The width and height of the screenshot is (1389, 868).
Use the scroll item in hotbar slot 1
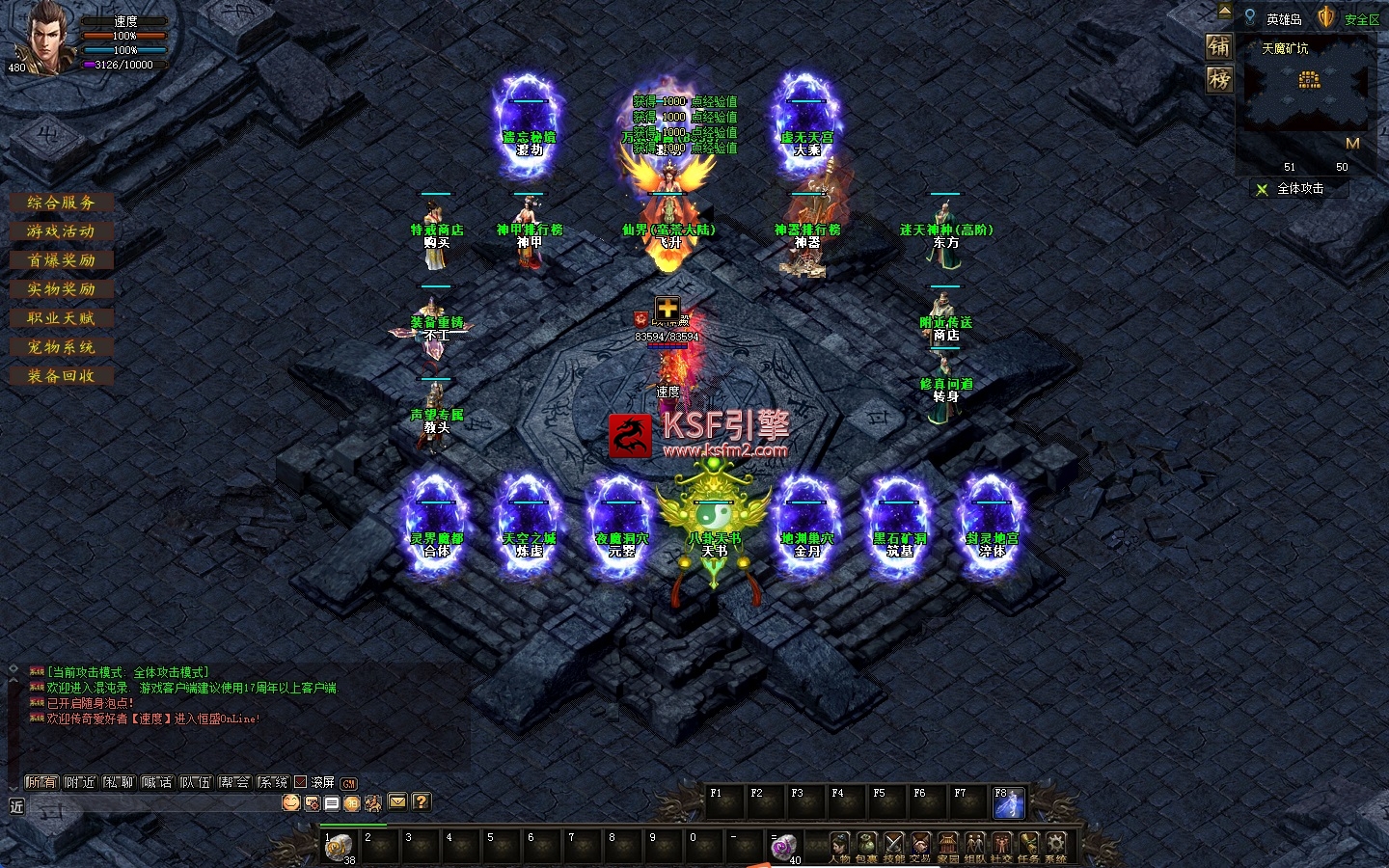(339, 847)
